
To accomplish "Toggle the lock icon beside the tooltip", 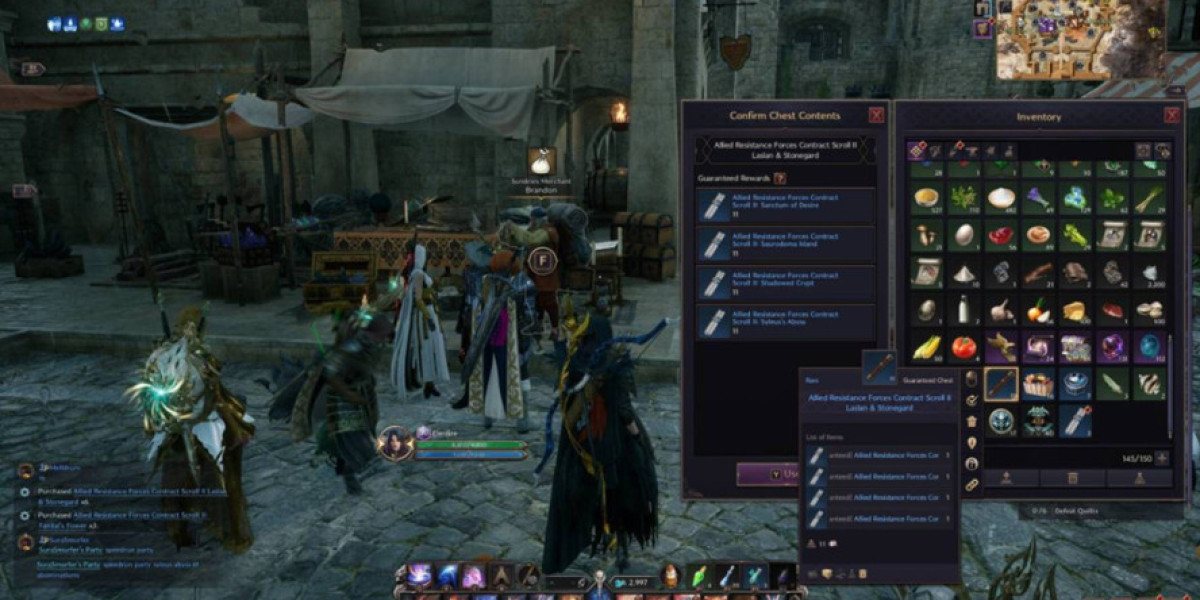I will pos(971,464).
